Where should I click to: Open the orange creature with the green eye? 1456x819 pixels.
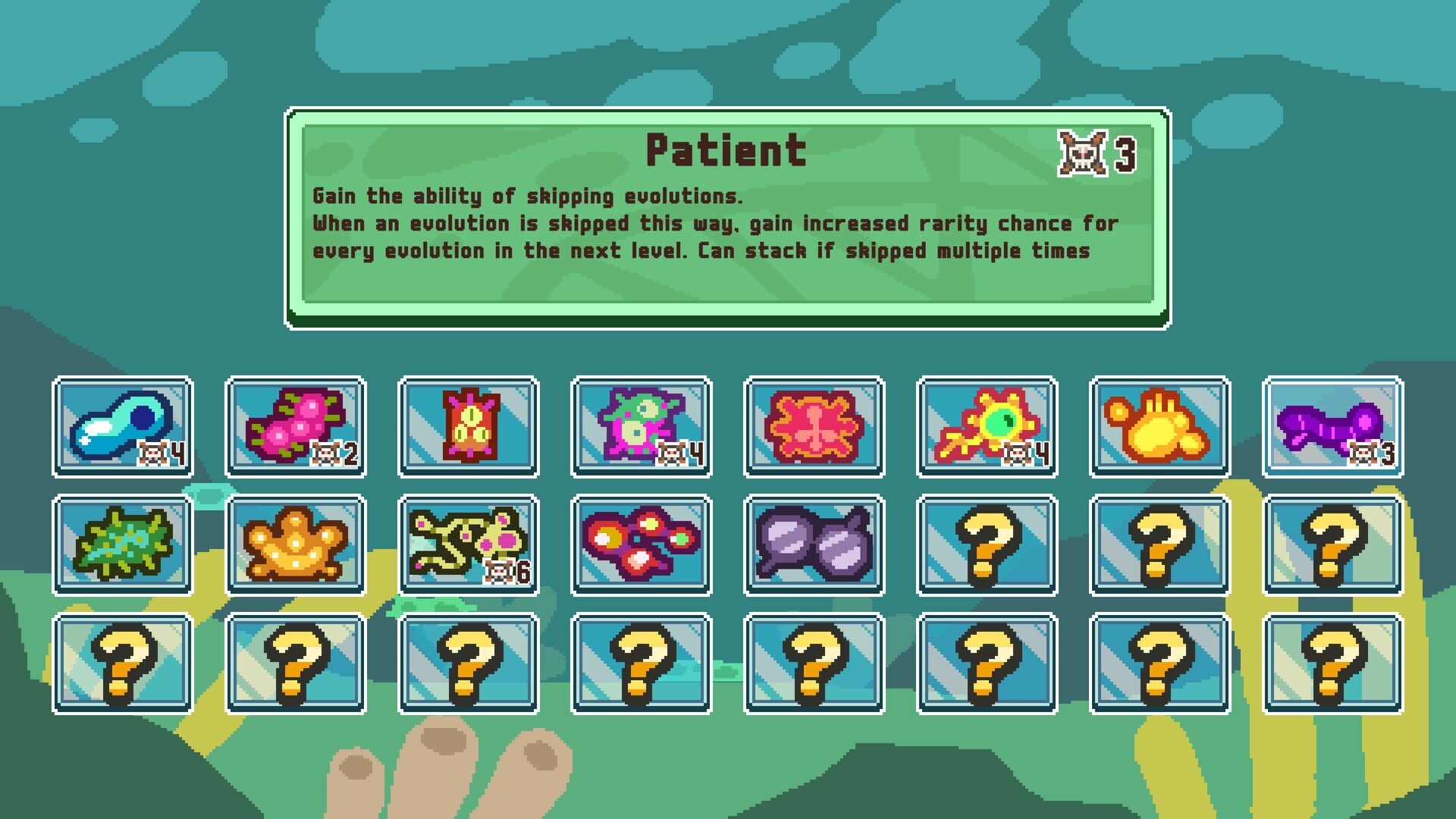986,427
